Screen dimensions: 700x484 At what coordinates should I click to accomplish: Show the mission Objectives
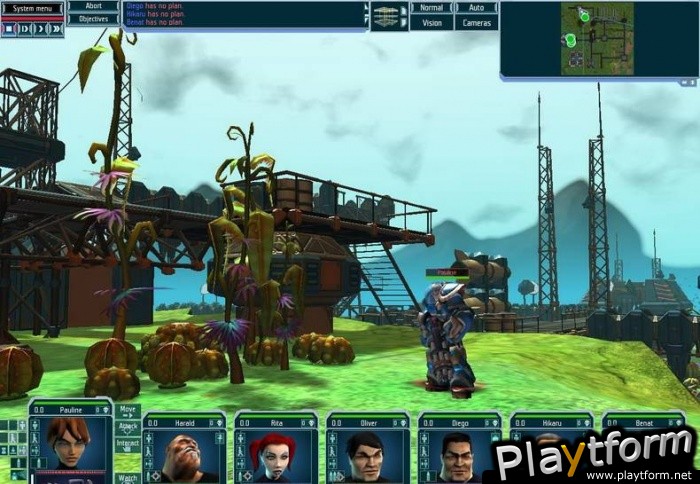pyautogui.click(x=94, y=19)
